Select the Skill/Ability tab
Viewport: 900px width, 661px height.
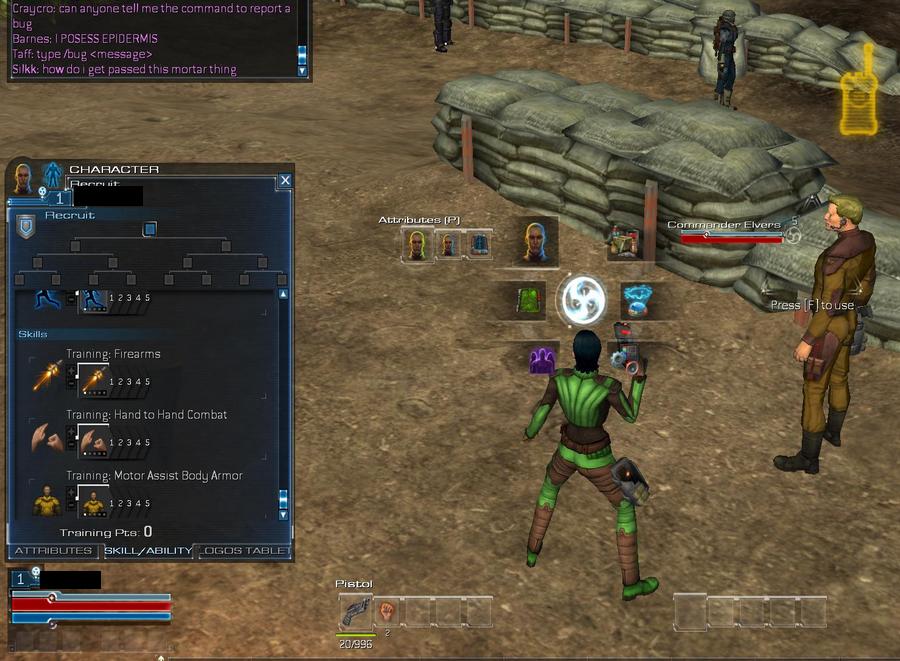[146, 550]
